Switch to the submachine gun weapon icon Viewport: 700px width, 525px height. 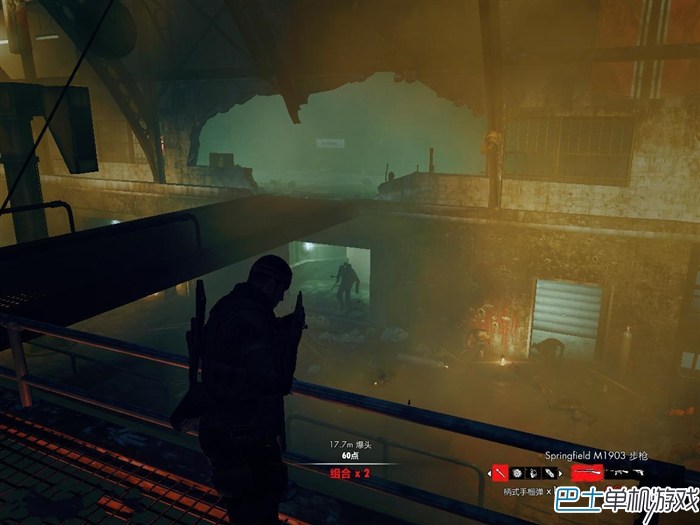tap(616, 472)
